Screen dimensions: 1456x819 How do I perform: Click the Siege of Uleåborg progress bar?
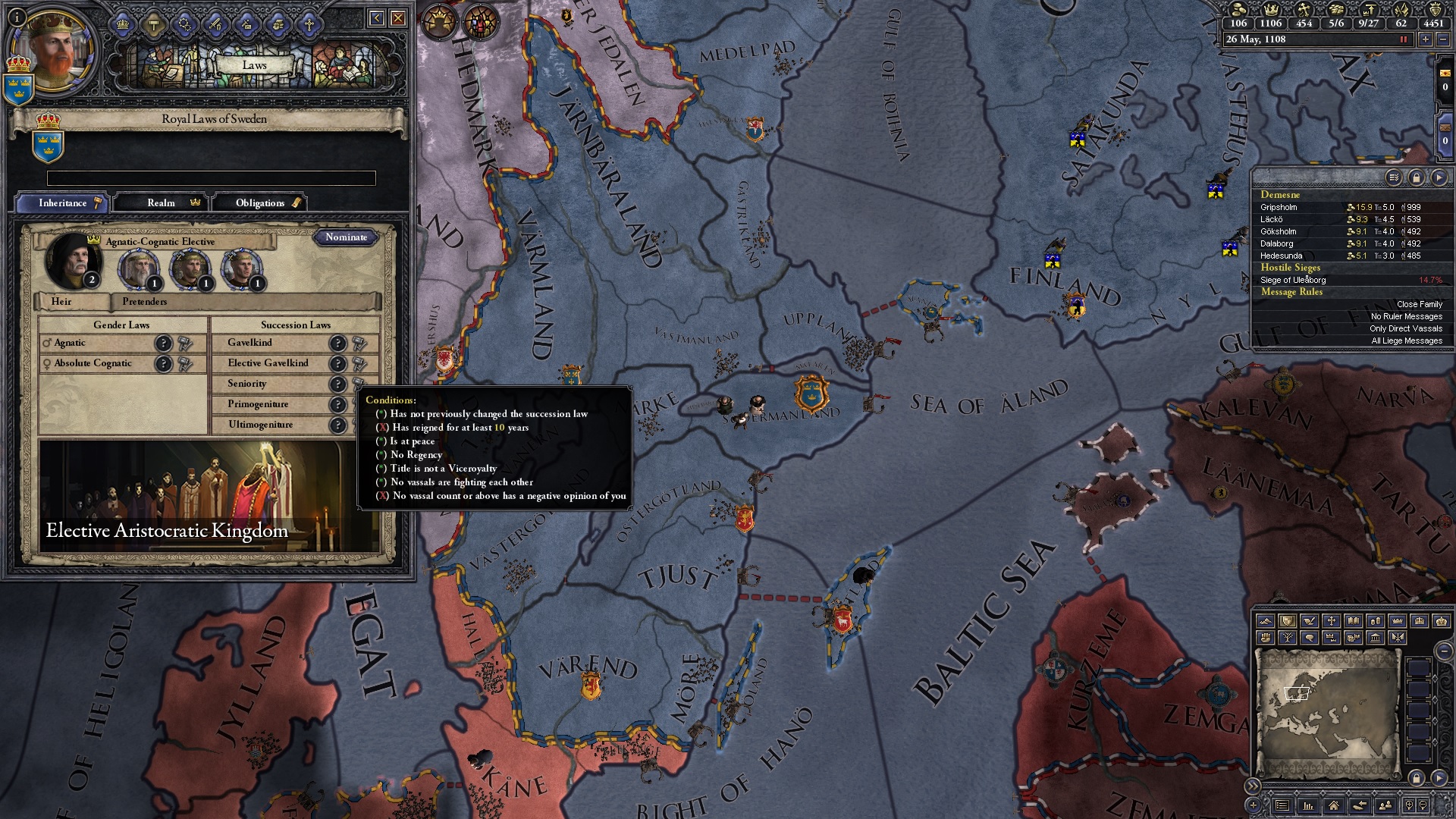pos(1429,279)
